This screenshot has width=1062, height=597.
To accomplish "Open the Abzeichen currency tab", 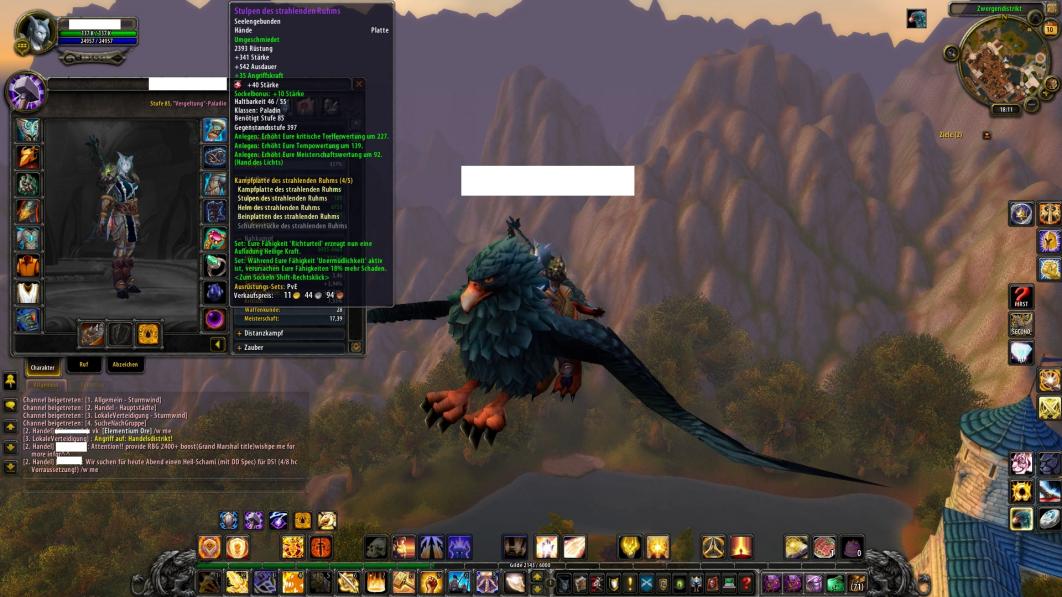I will 125,365.
